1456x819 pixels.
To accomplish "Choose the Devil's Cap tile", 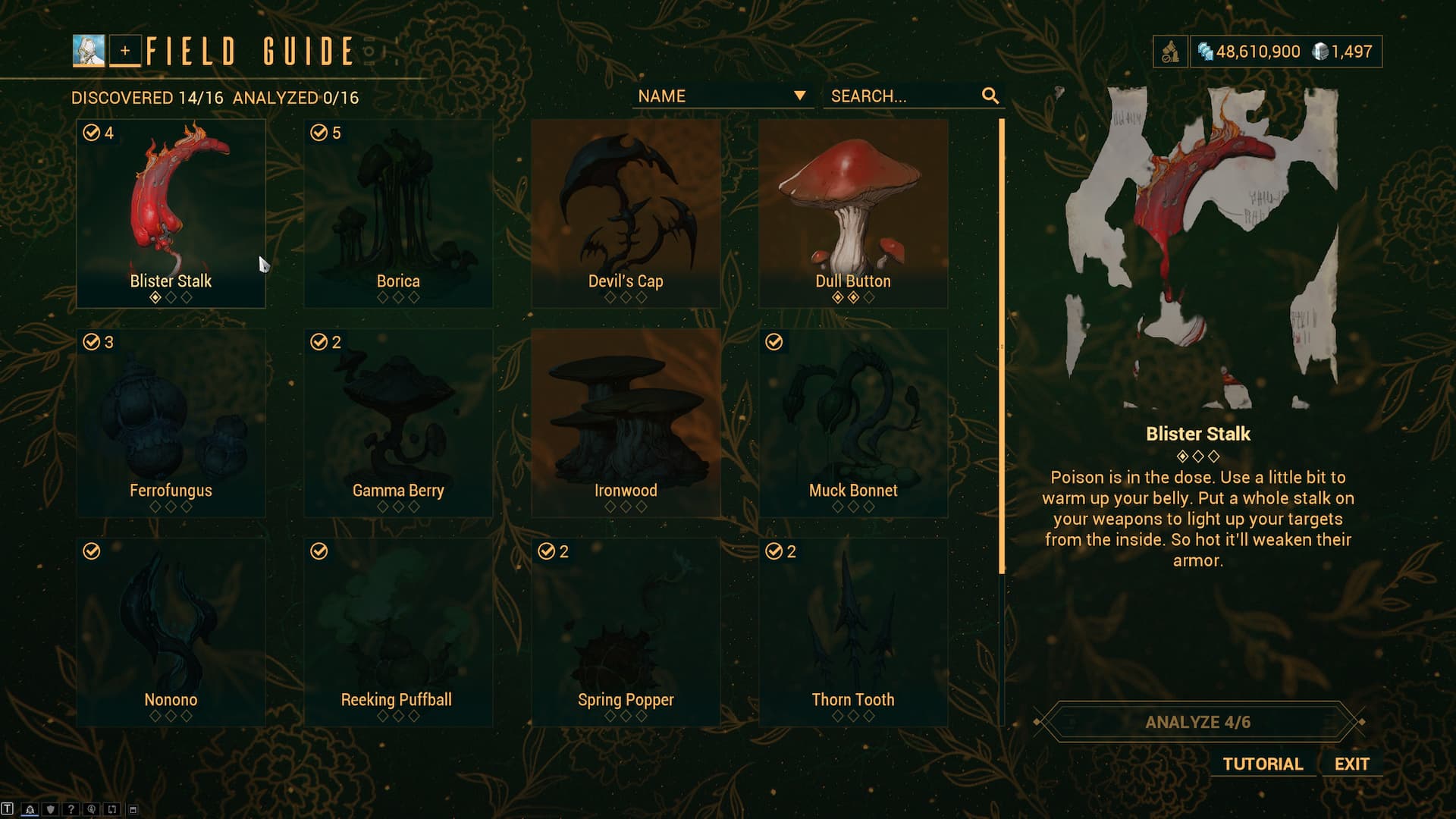I will [x=626, y=213].
